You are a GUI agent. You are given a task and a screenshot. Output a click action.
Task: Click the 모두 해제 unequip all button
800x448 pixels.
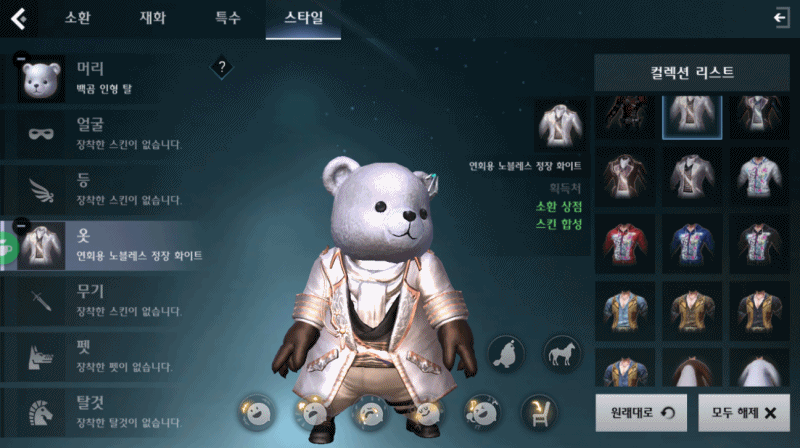pos(743,412)
